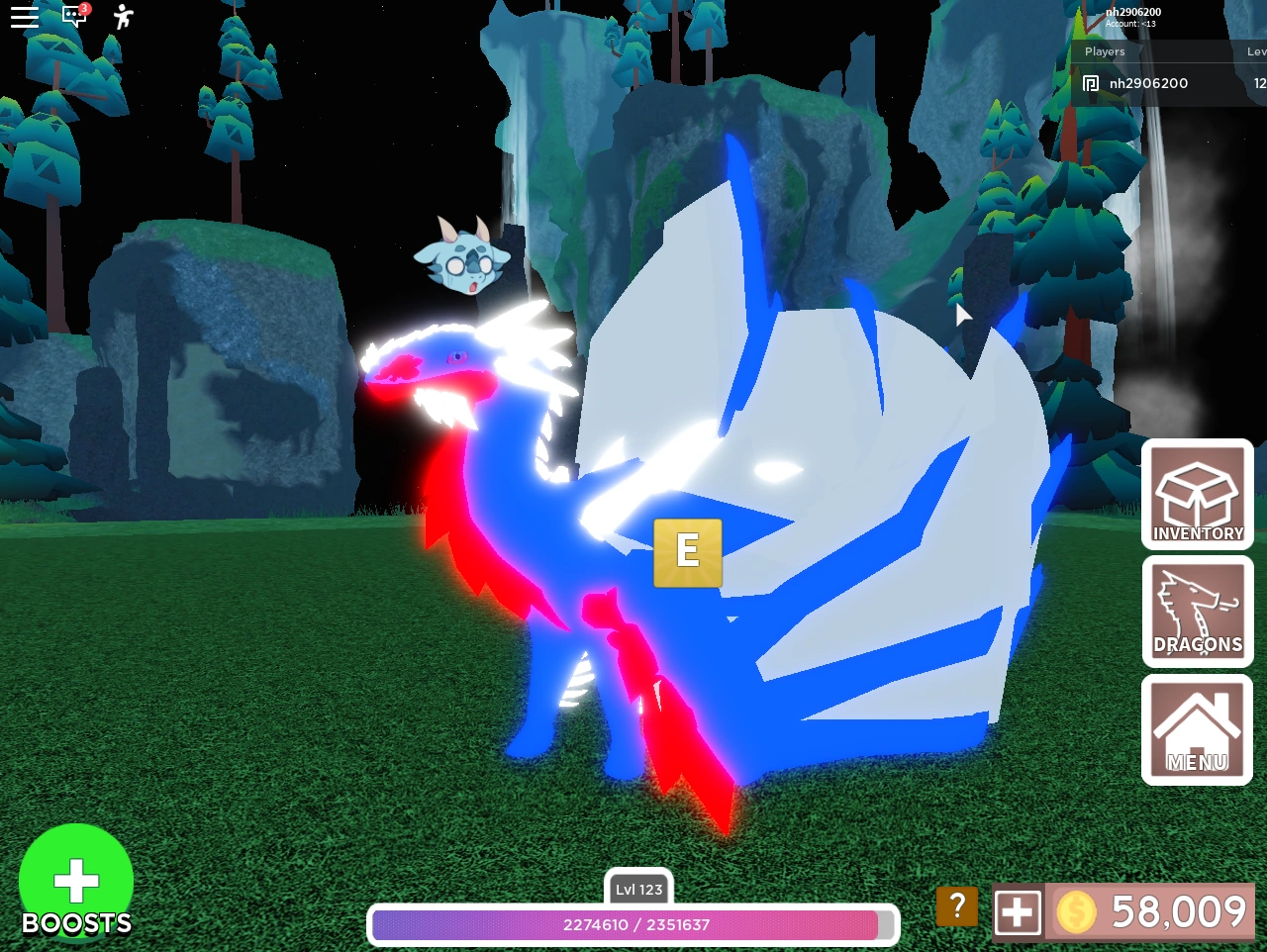Select player nh2906200 in the player list

pyautogui.click(x=1148, y=83)
